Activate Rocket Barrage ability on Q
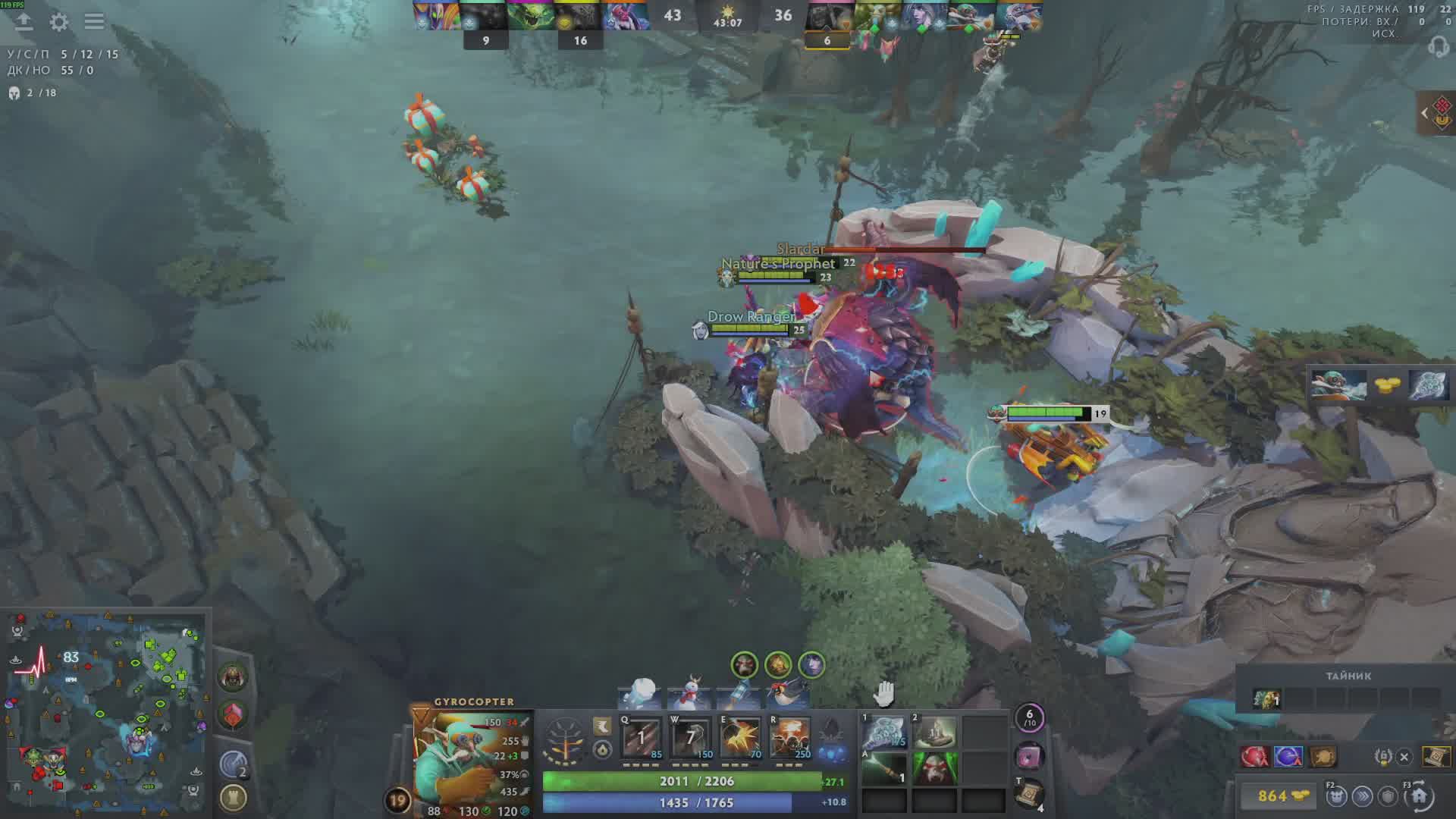Screen dimensions: 1456x819 pos(641,737)
